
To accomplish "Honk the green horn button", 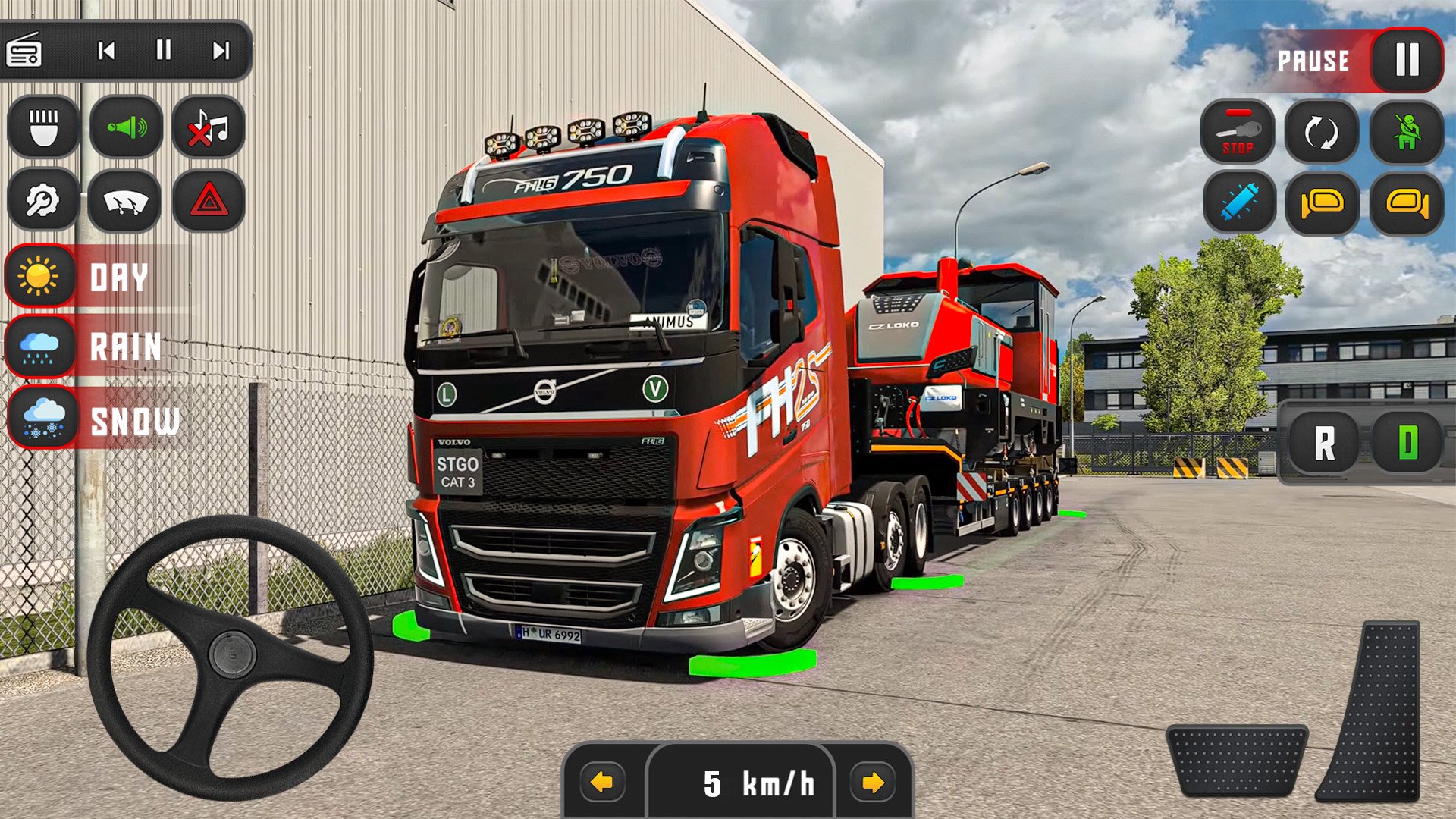I will point(126,127).
